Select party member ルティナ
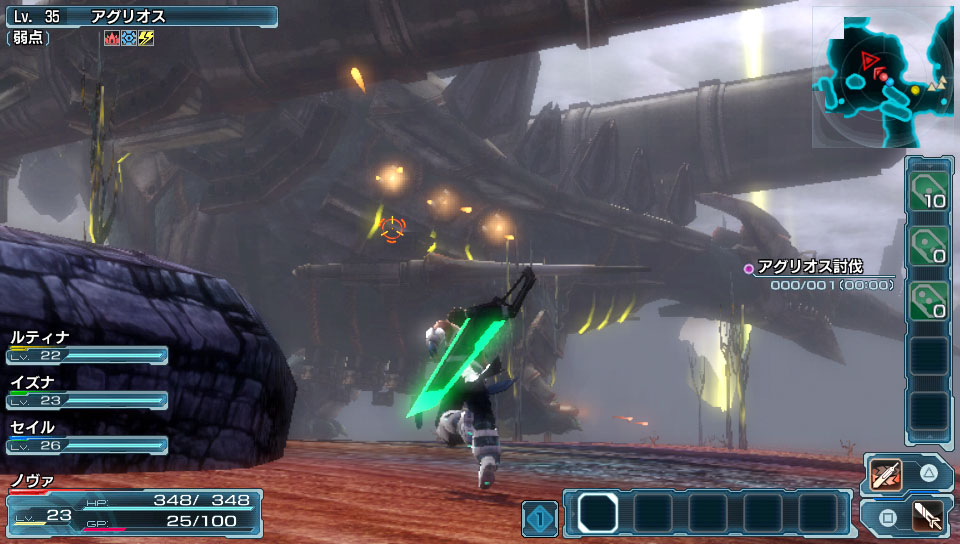This screenshot has width=960, height=544. click(x=86, y=347)
